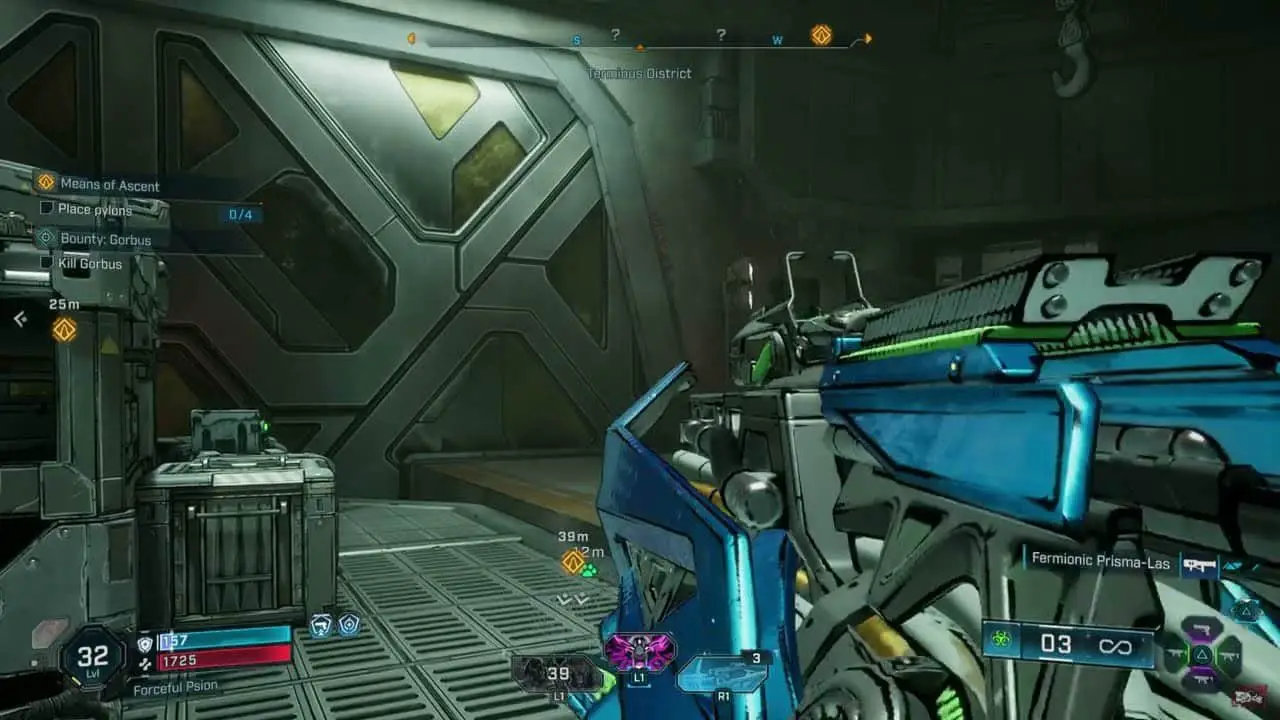Choose the bottom purple weapon slot

tap(1201, 681)
